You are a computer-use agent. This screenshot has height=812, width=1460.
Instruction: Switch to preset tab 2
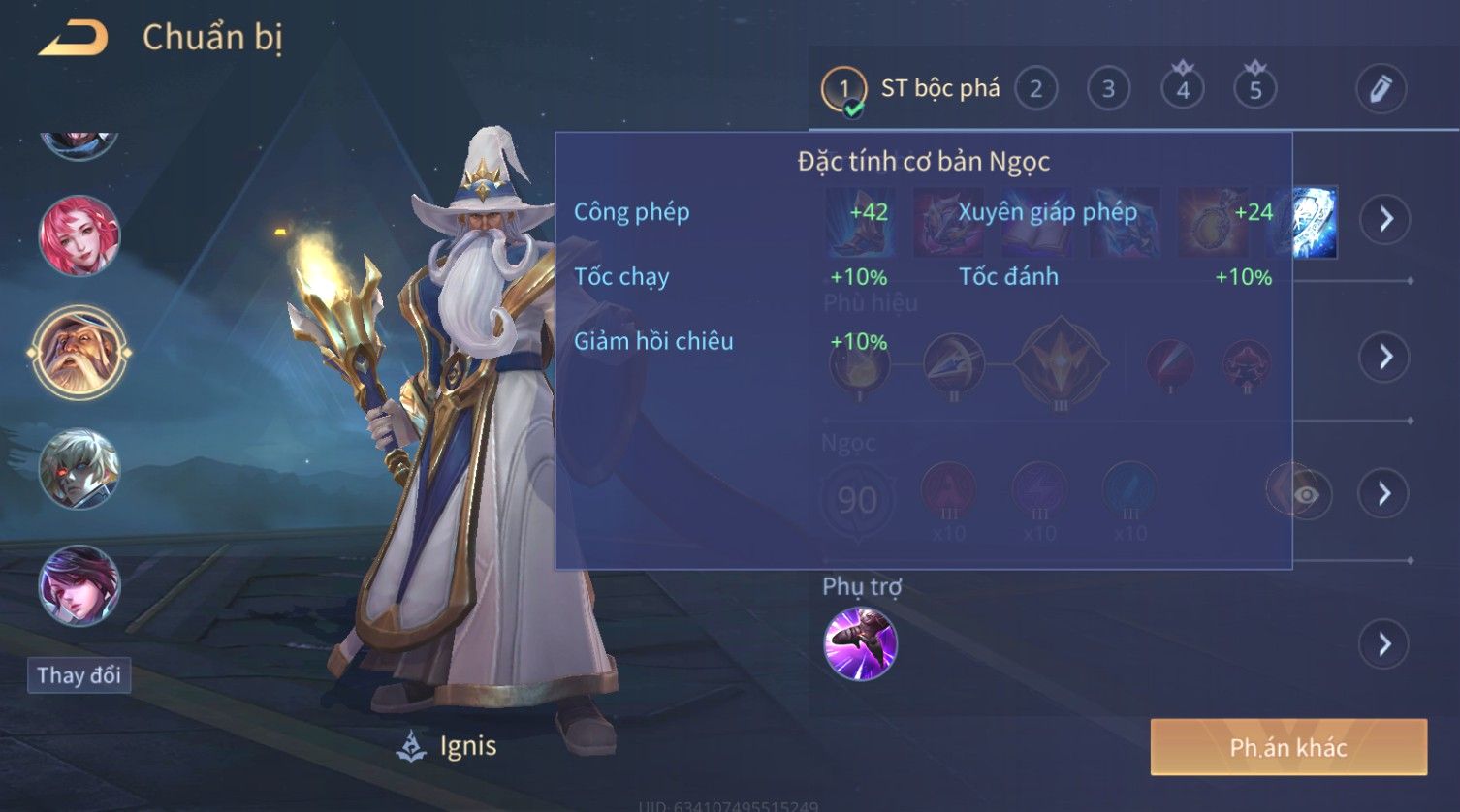pos(1035,89)
